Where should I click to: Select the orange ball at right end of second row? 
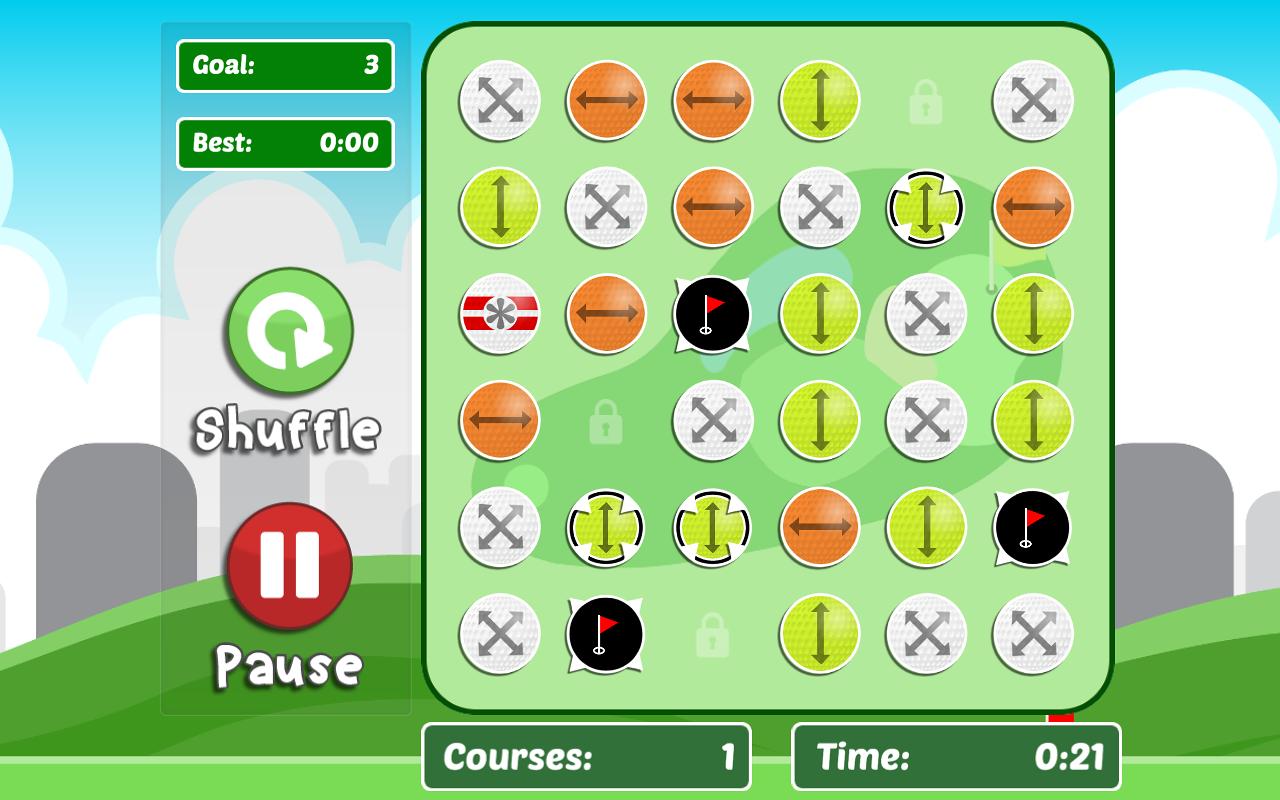(1031, 206)
